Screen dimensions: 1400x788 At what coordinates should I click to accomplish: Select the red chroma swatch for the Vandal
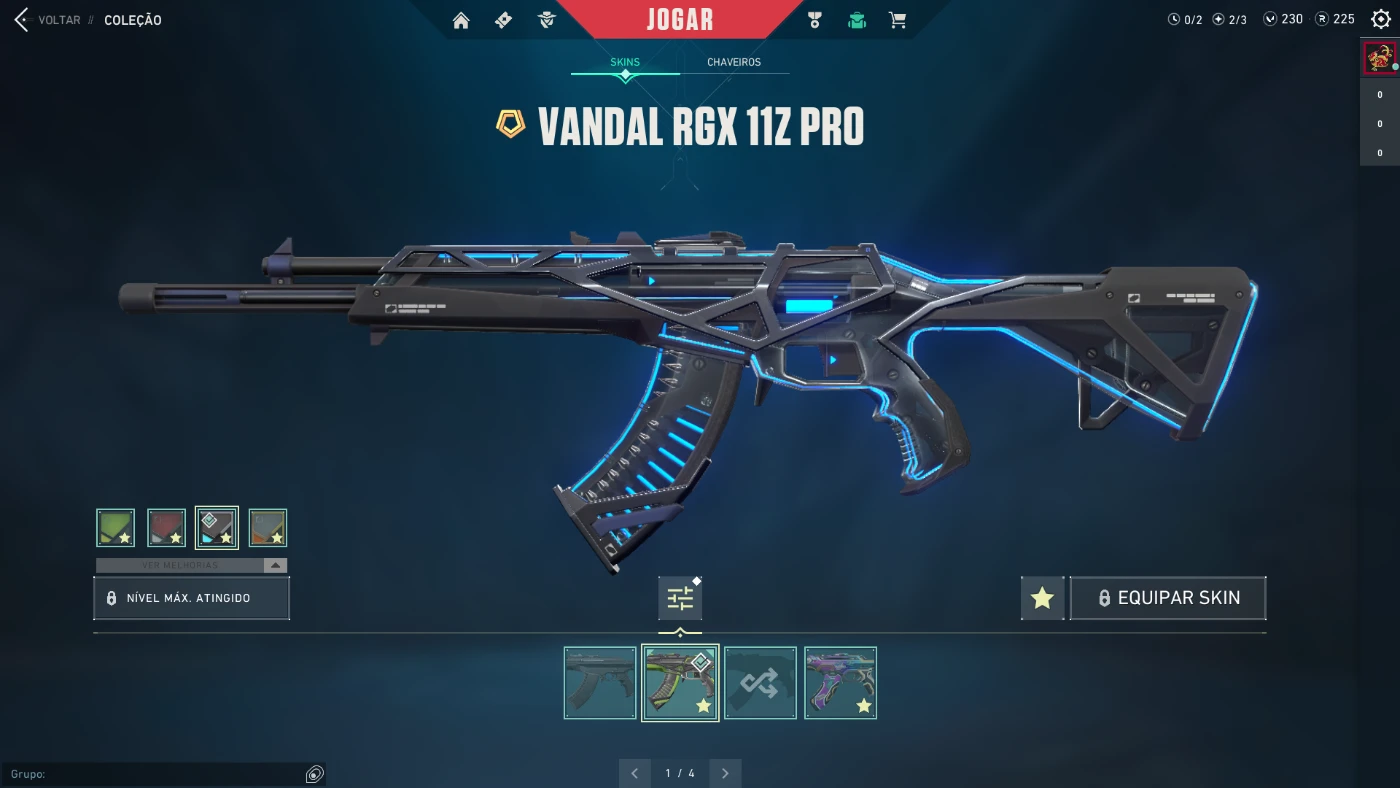pos(166,526)
